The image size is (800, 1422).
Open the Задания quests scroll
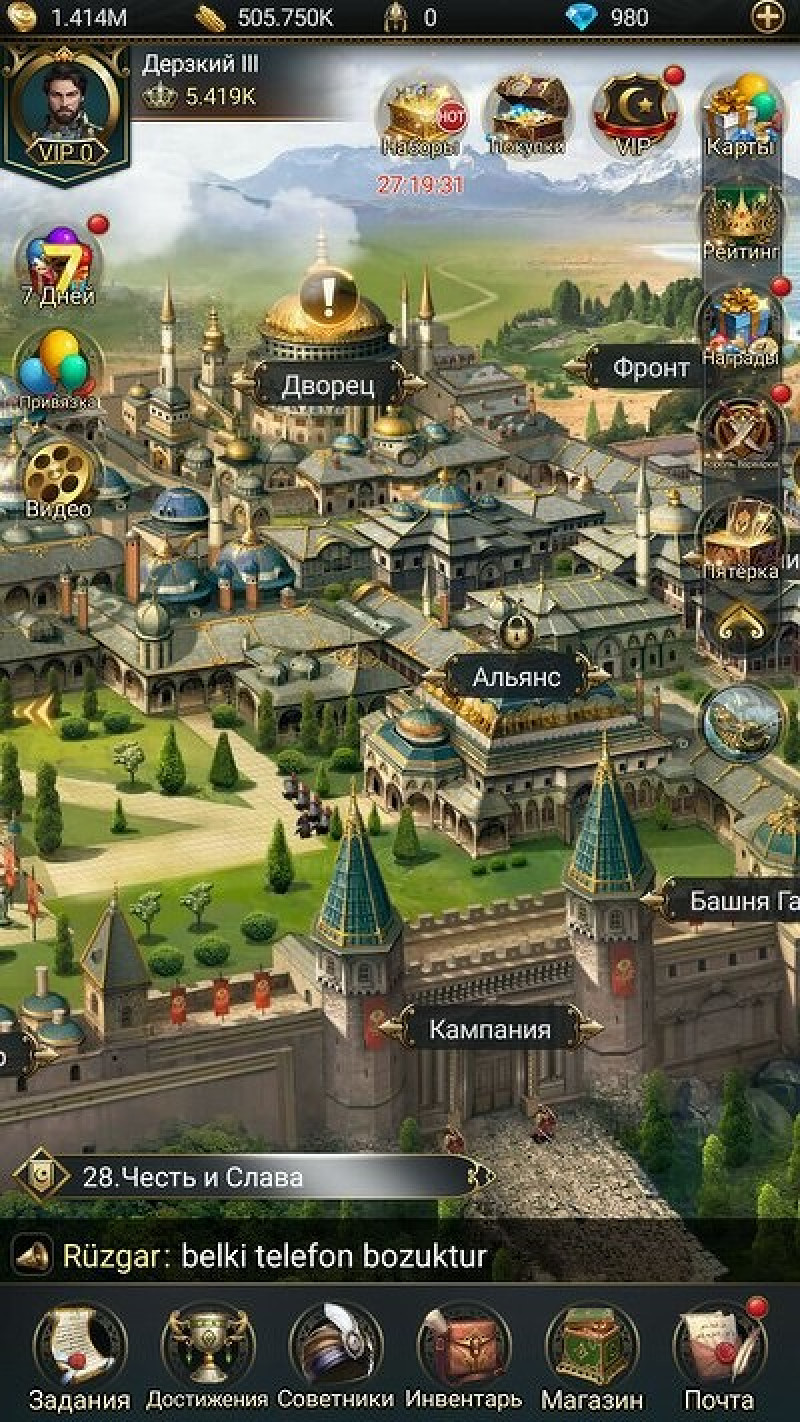click(x=80, y=1347)
